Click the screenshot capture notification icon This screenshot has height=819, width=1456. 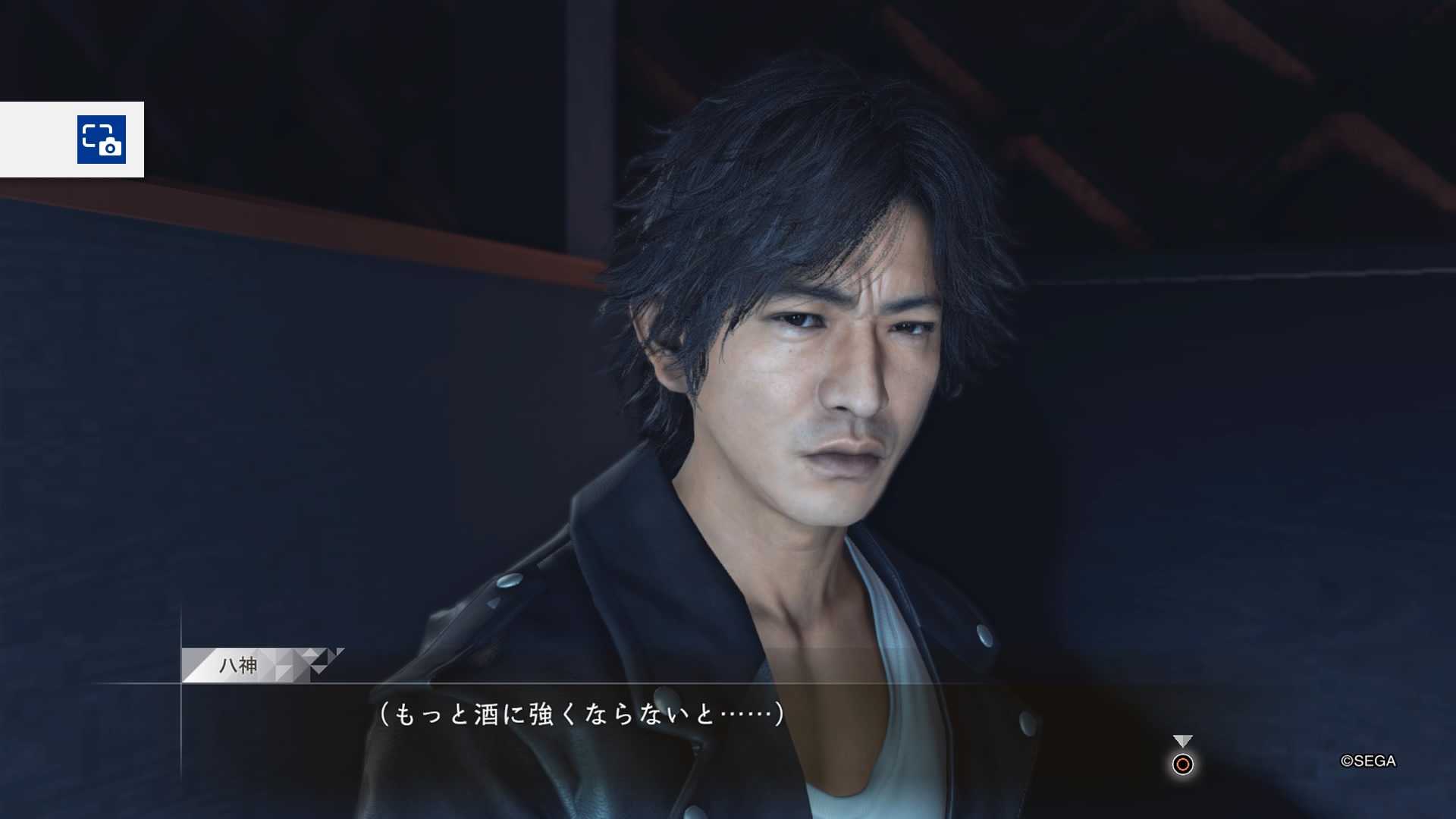coord(102,140)
